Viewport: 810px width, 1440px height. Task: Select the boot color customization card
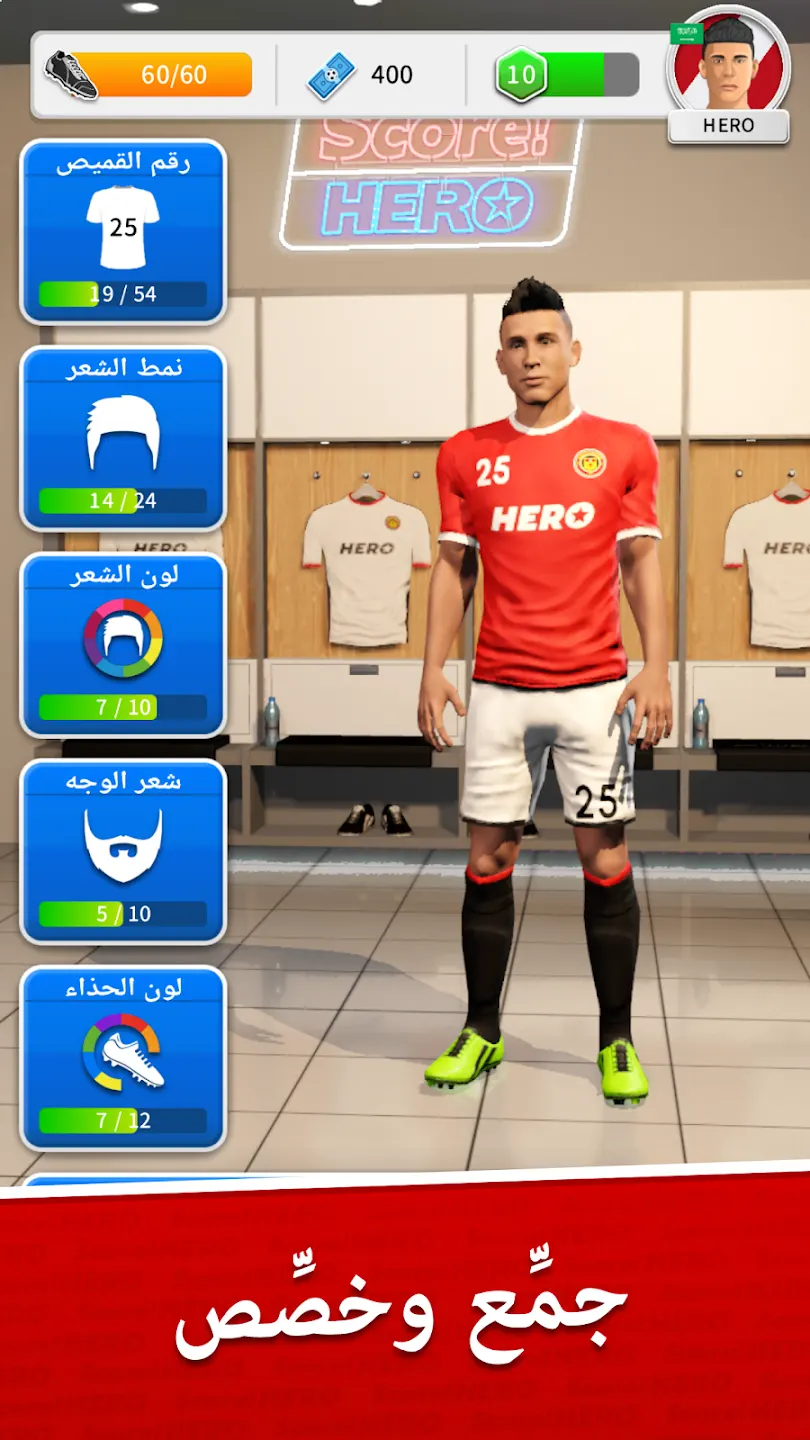[x=123, y=1057]
